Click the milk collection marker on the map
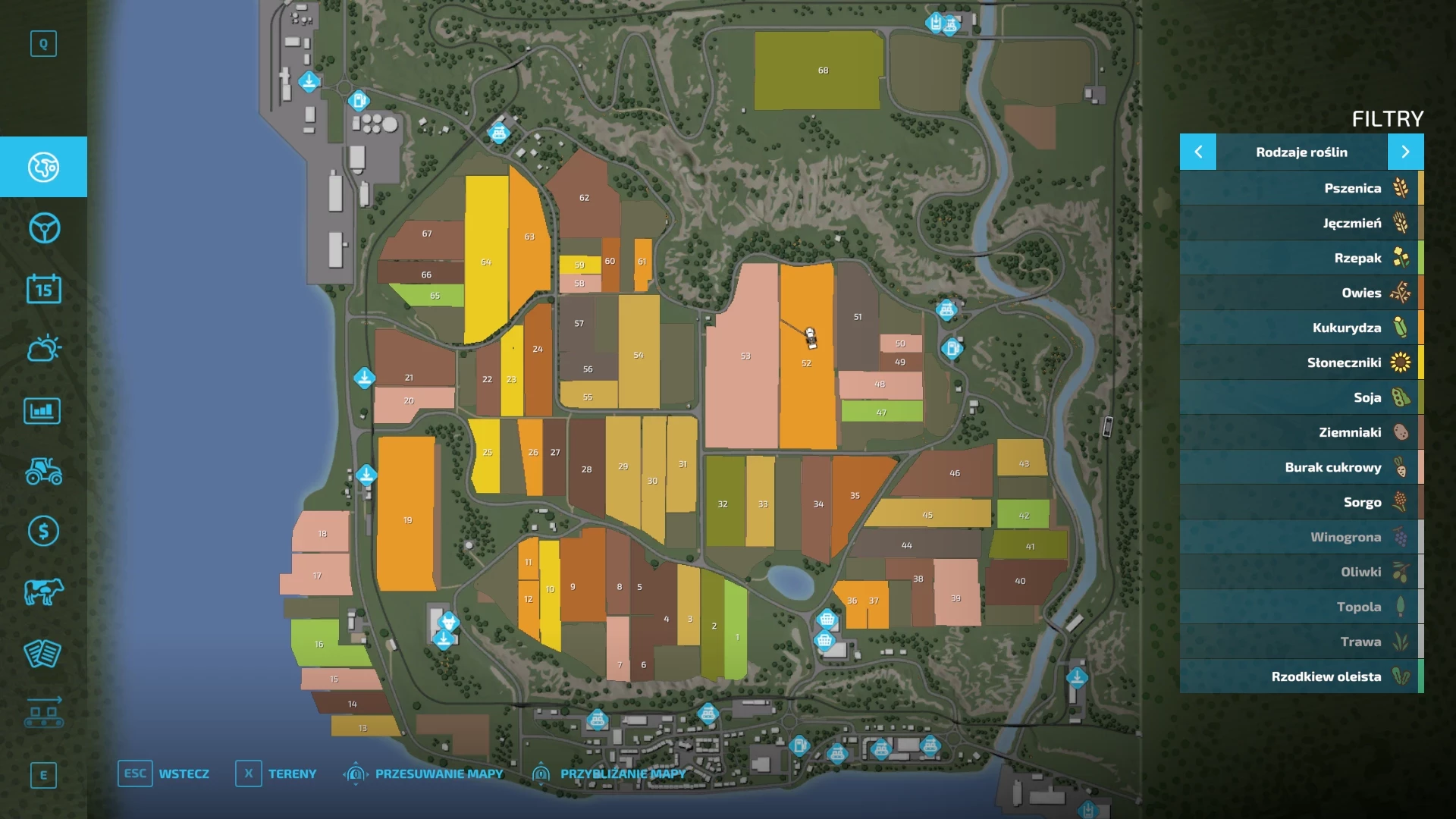This screenshot has height=819, width=1456. [x=449, y=622]
